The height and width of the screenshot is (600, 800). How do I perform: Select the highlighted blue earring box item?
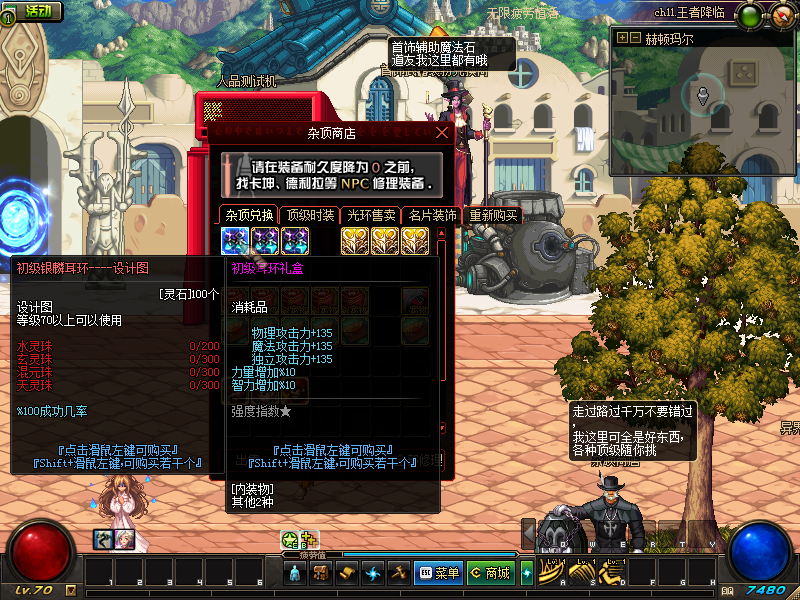click(235, 240)
